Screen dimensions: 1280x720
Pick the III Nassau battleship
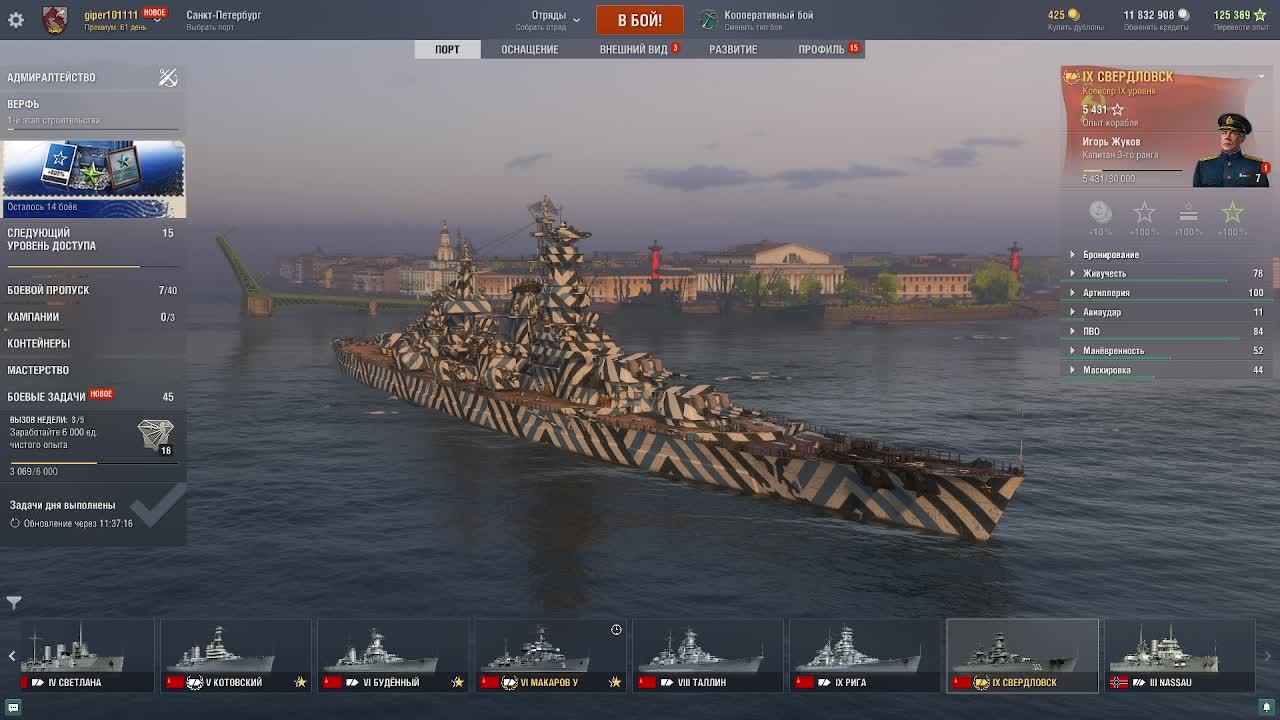click(1179, 656)
